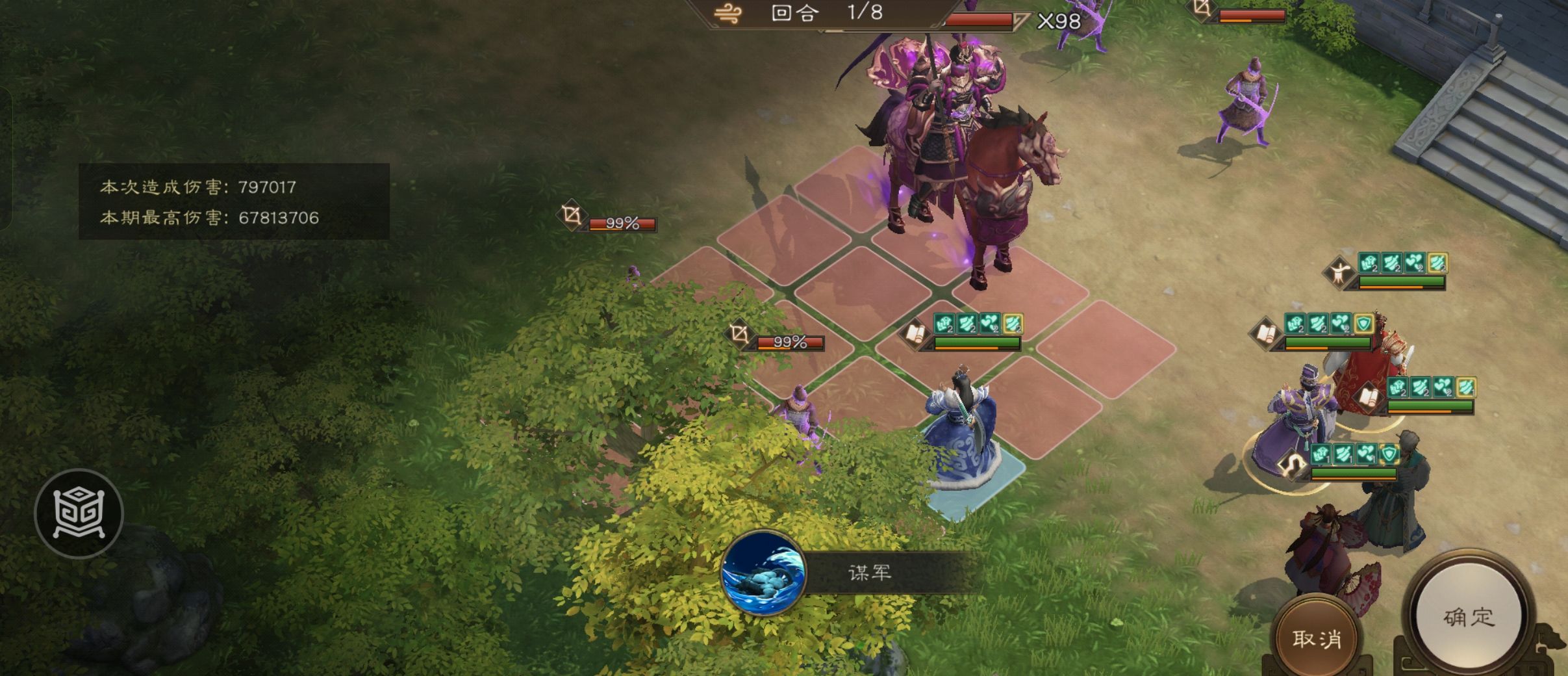Cancel the move with 取消 button
Image resolution: width=1568 pixels, height=676 pixels.
click(x=1317, y=638)
